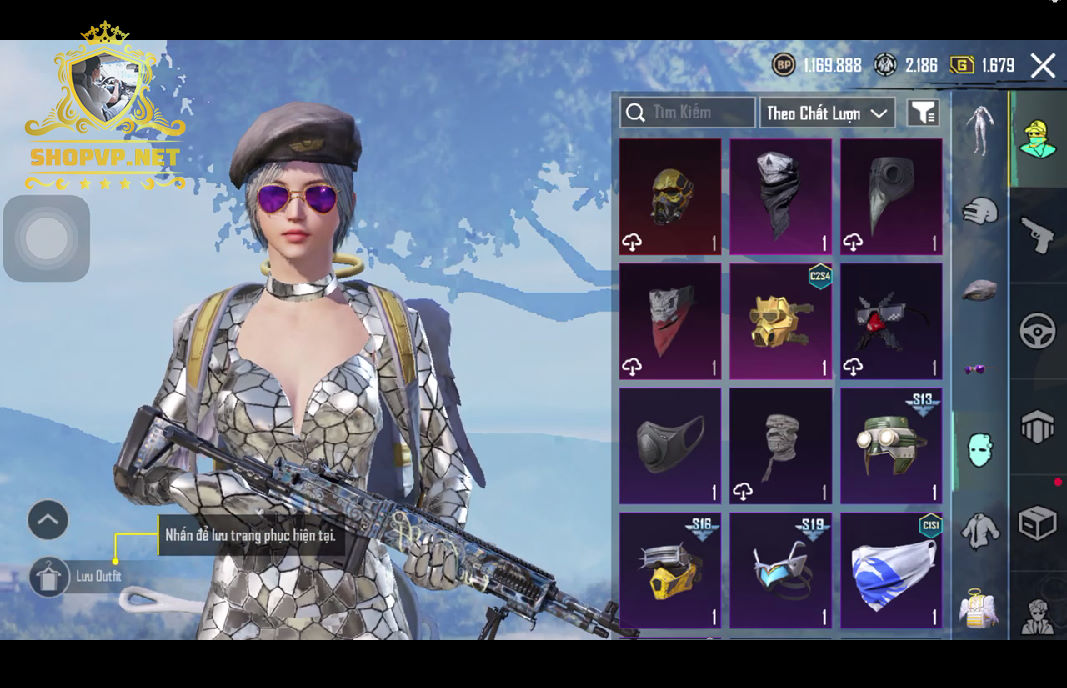
Task: Save the current look with Lưu Outfit
Action: [x=50, y=577]
